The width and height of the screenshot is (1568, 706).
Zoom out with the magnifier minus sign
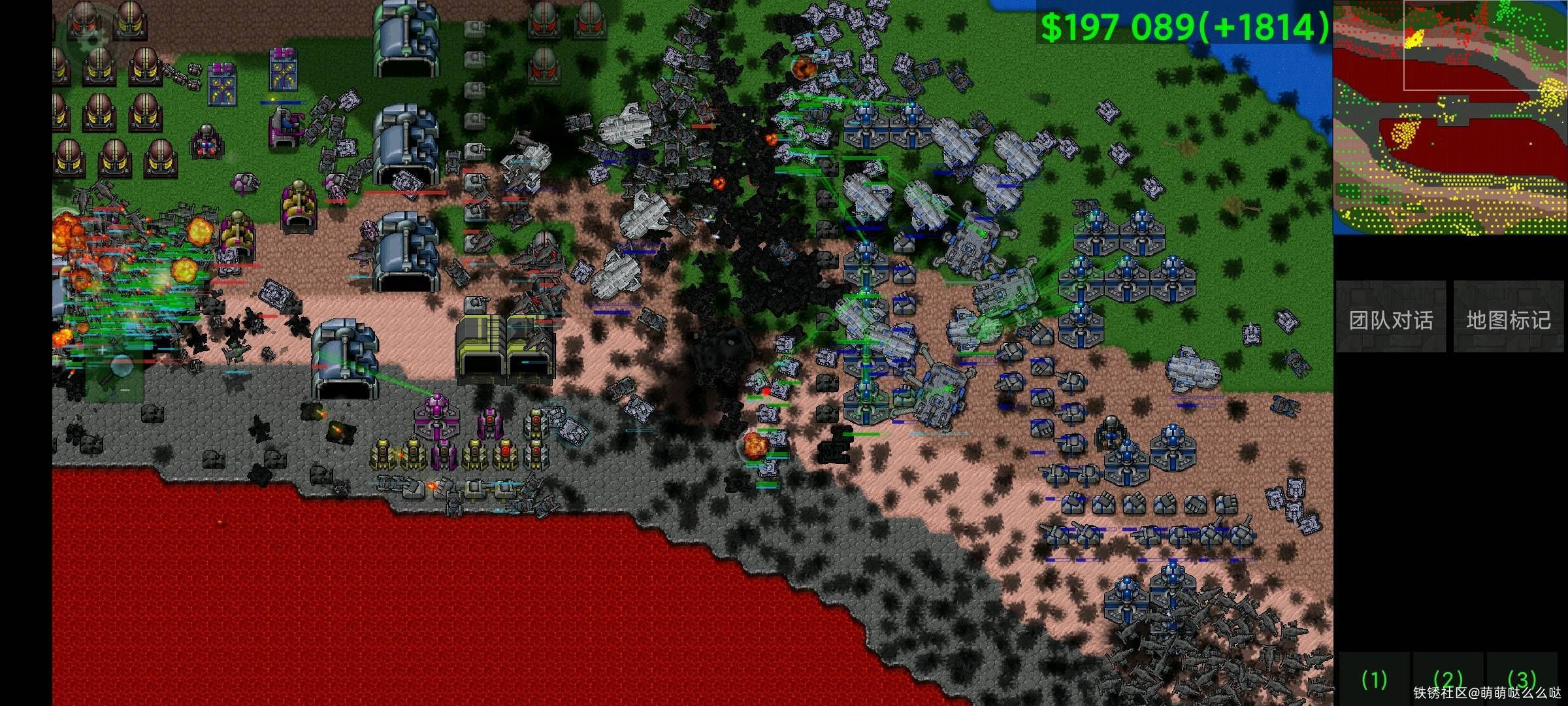(x=123, y=389)
